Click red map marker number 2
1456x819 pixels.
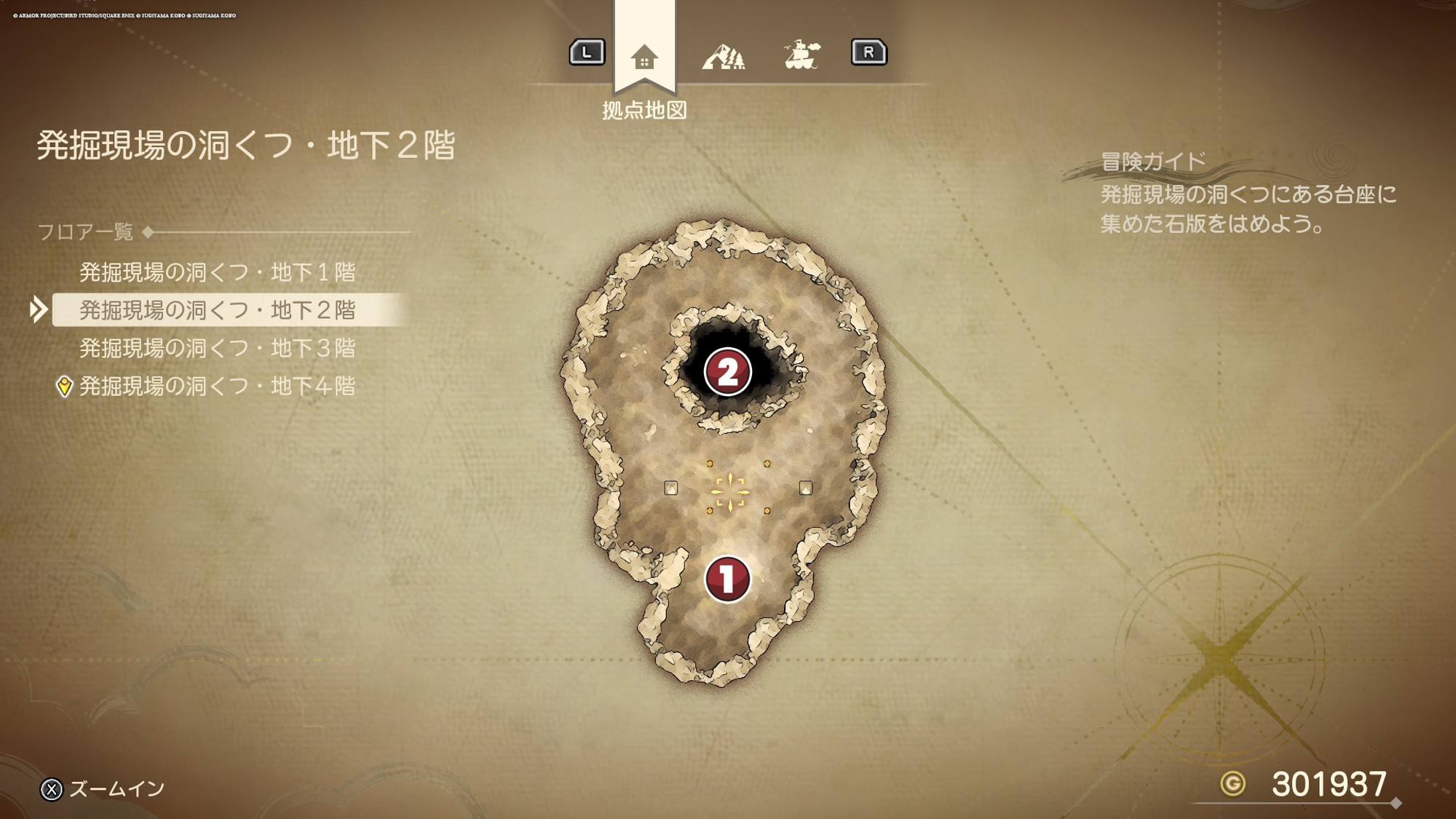coord(727,372)
